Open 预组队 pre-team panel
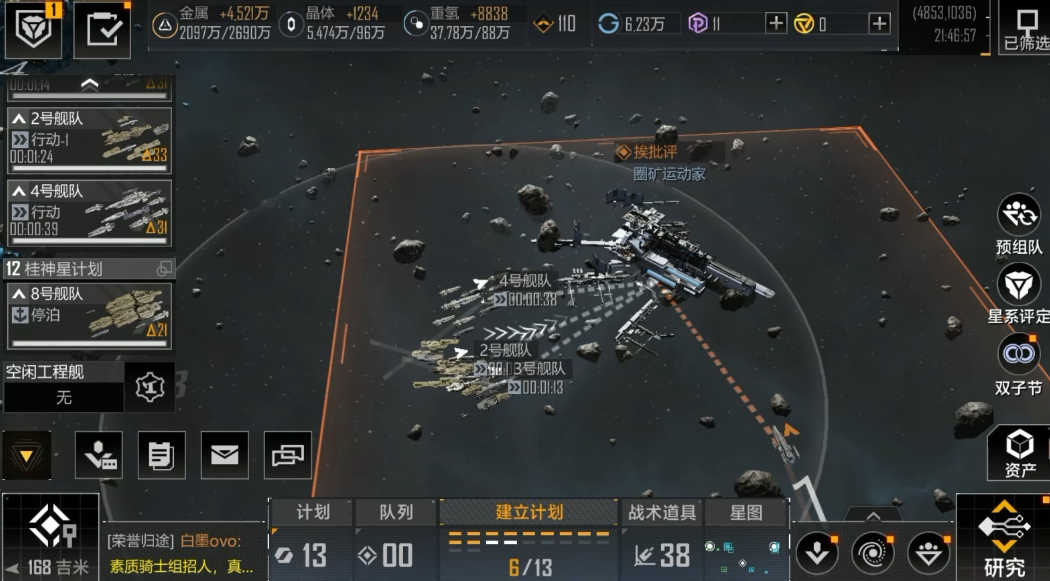Viewport: 1050px width, 581px height. click(x=1019, y=224)
